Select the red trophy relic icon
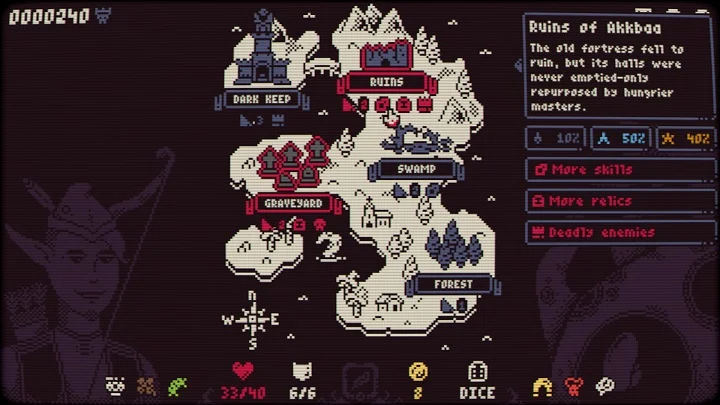The height and width of the screenshot is (405, 720). [574, 385]
